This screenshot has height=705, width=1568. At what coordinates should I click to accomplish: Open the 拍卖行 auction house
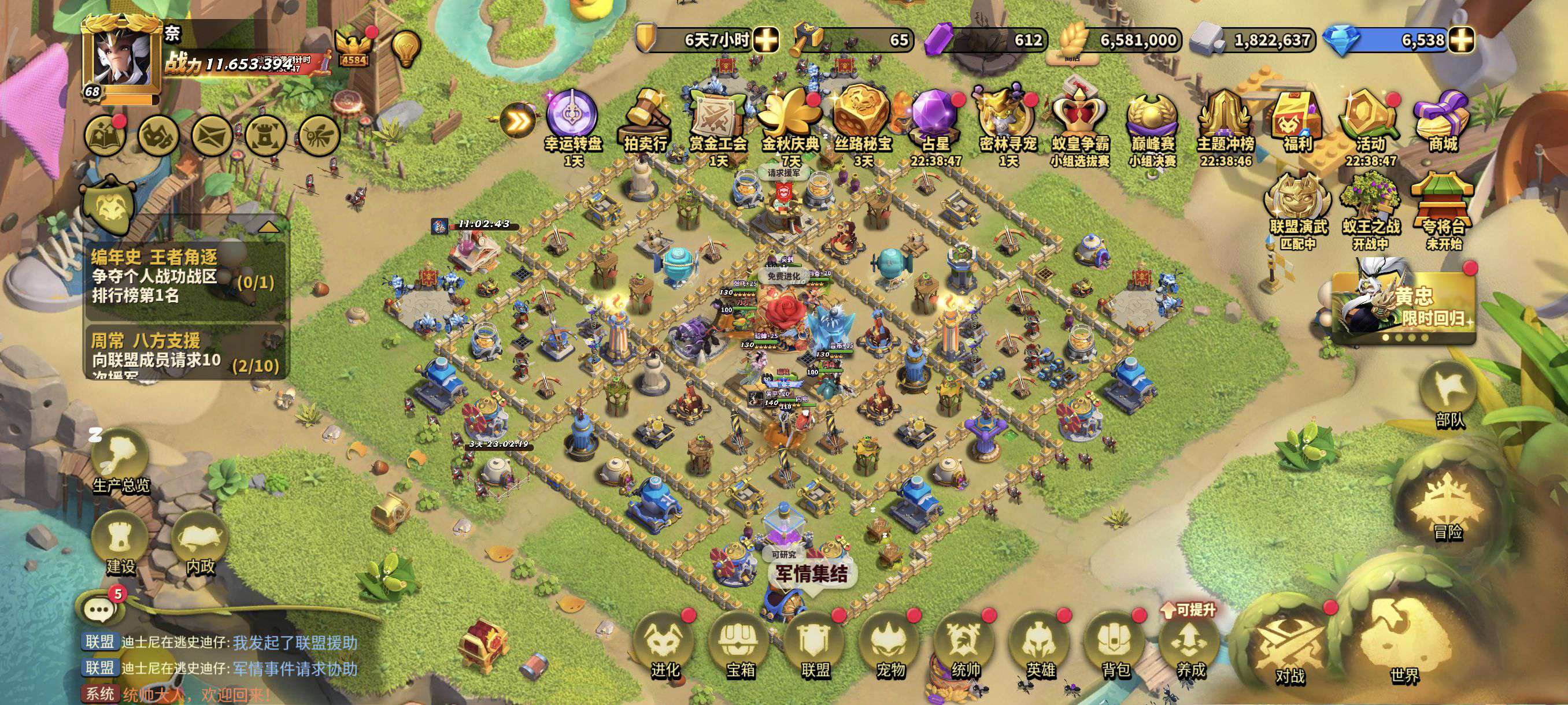(645, 122)
